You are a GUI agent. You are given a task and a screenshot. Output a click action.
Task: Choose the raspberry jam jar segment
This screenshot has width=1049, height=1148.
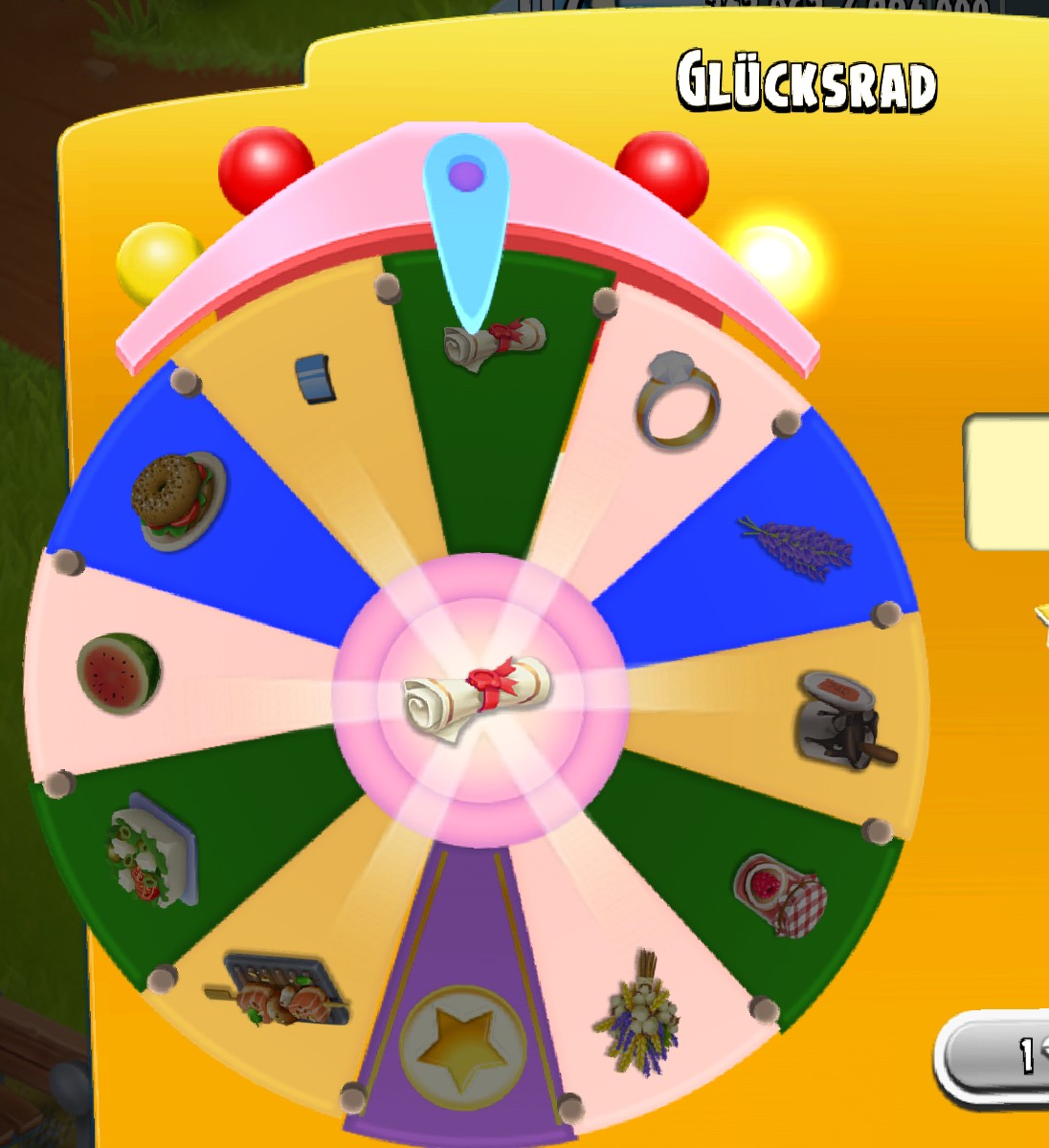pos(780,894)
